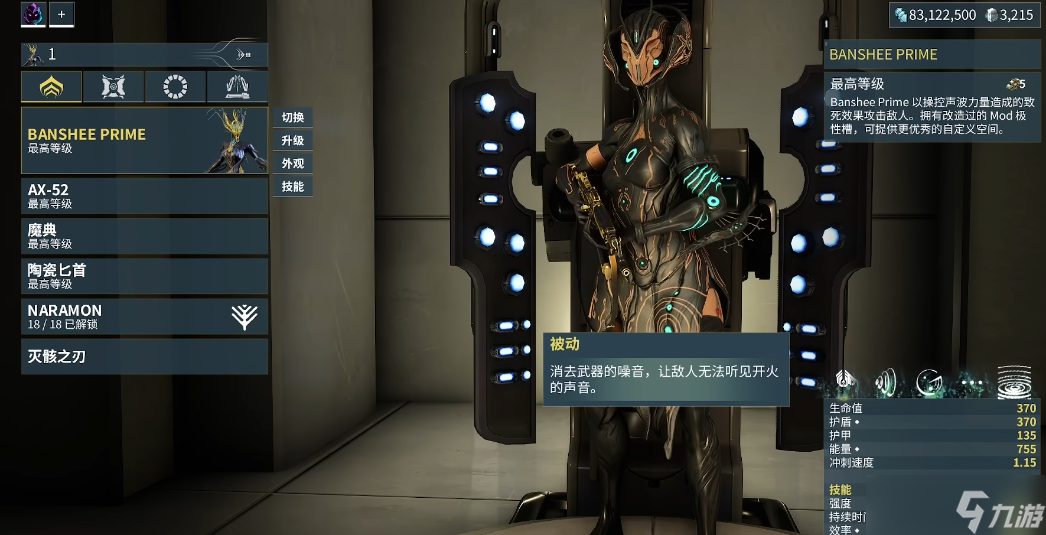This screenshot has height=535, width=1046.
Task: Open the 外观 appearance menu
Action: [x=293, y=164]
